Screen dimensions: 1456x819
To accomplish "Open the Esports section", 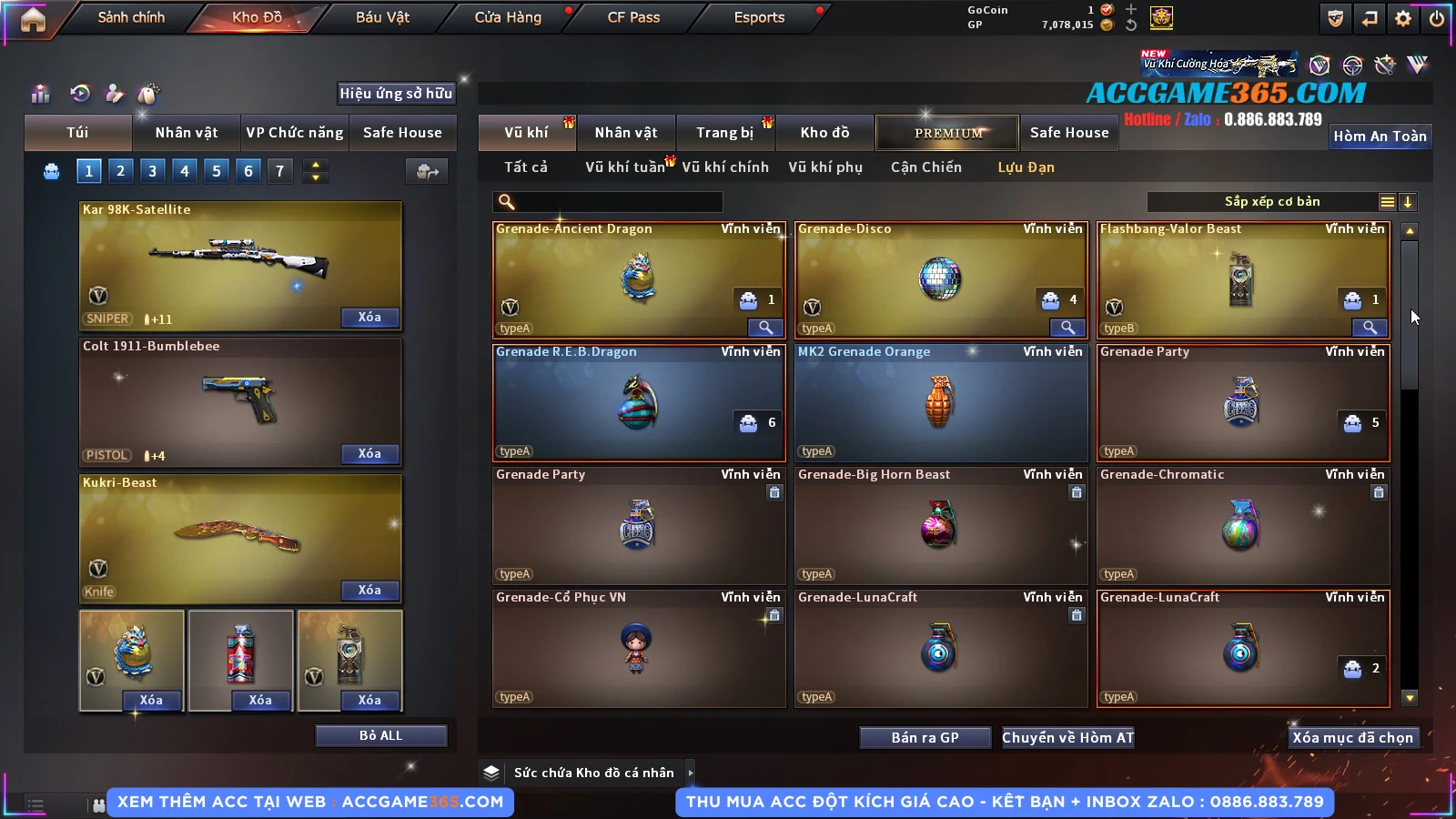I will tap(759, 17).
